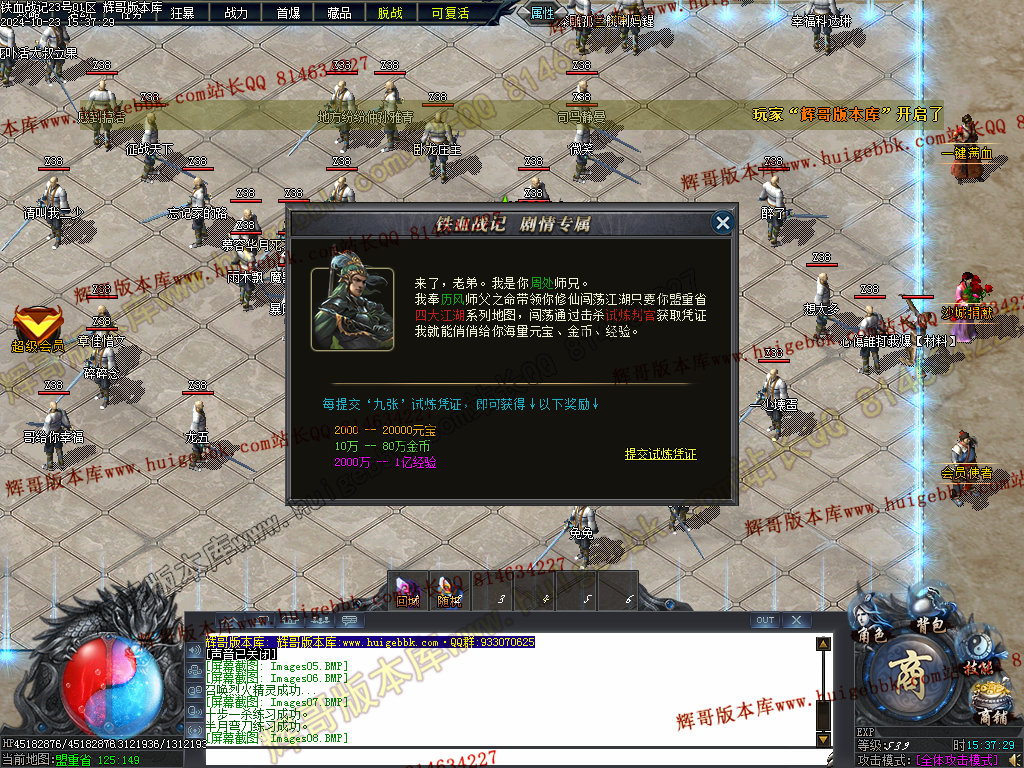Use the 随机 teleport hotbar item
This screenshot has height=768, width=1024.
click(449, 589)
